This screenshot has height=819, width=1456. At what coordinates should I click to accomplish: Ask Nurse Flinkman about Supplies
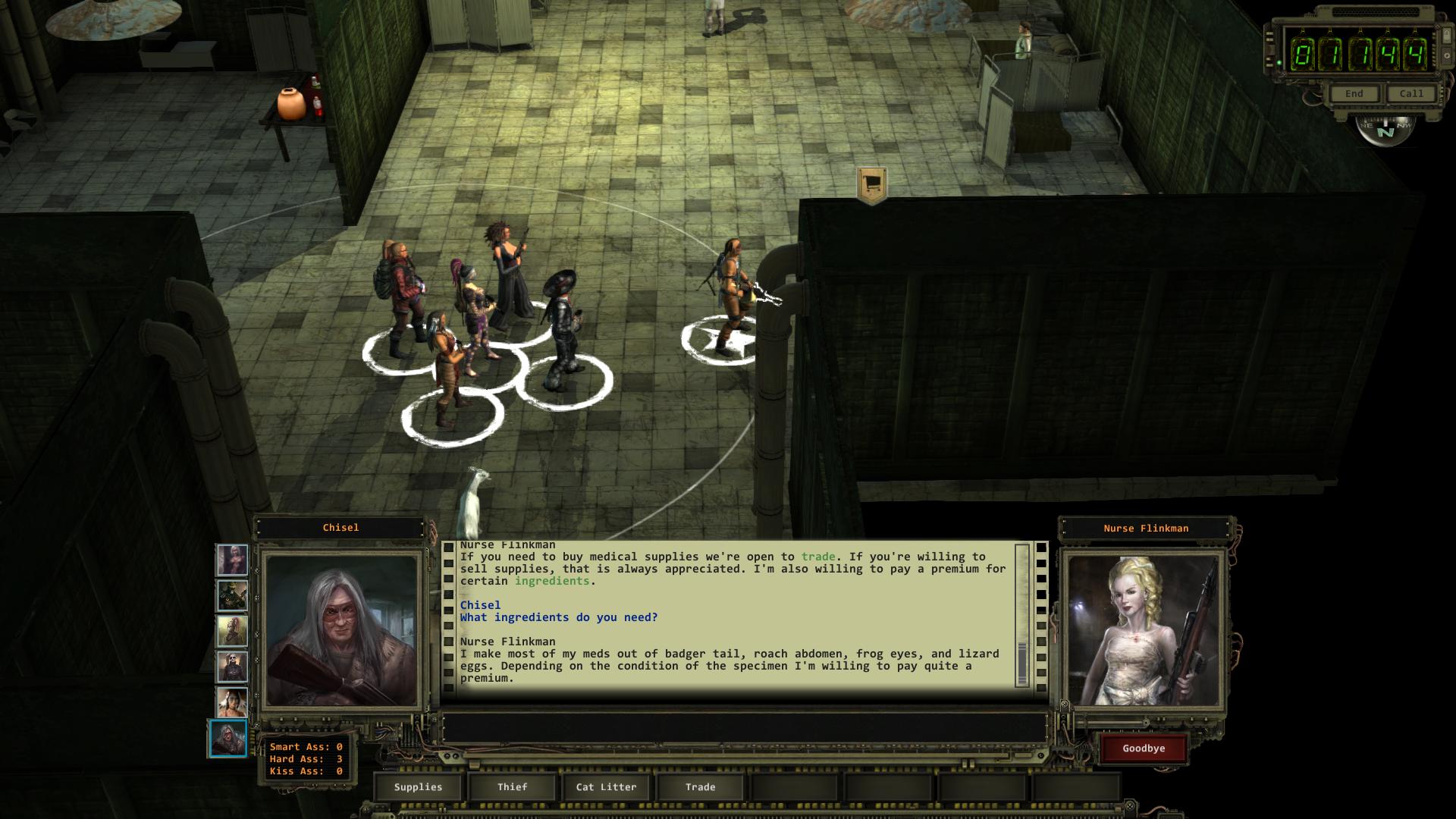[x=418, y=787]
